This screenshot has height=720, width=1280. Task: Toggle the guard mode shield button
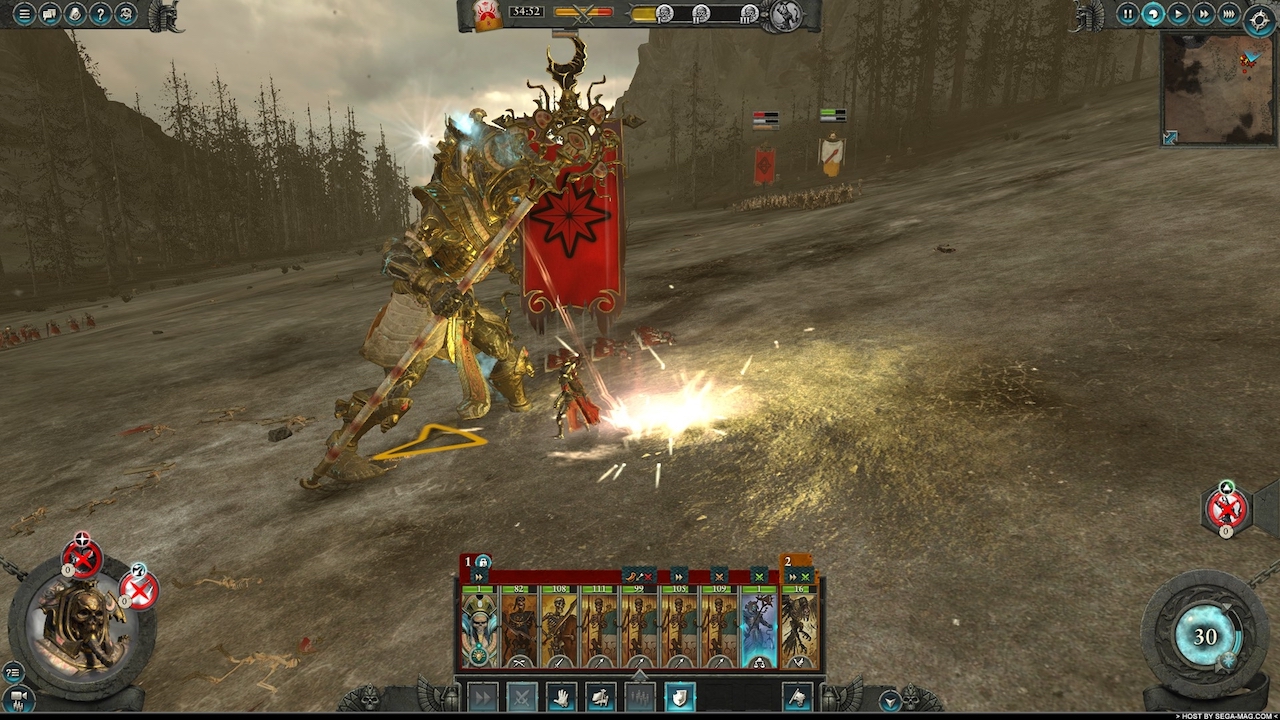click(x=680, y=696)
